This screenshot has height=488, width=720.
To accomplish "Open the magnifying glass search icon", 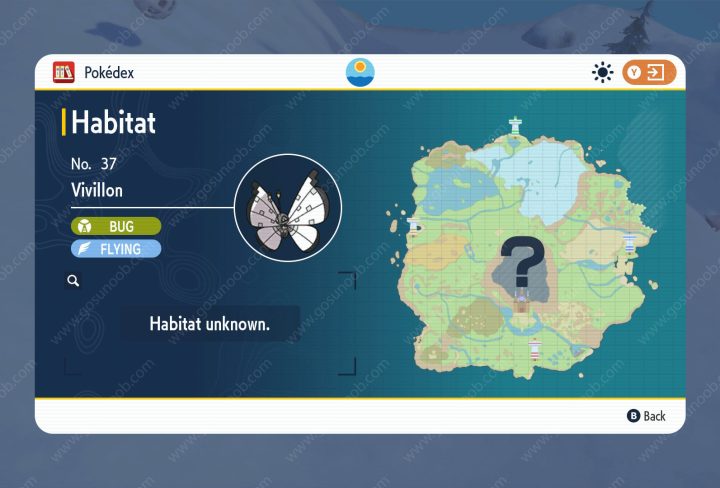I will pyautogui.click(x=73, y=282).
